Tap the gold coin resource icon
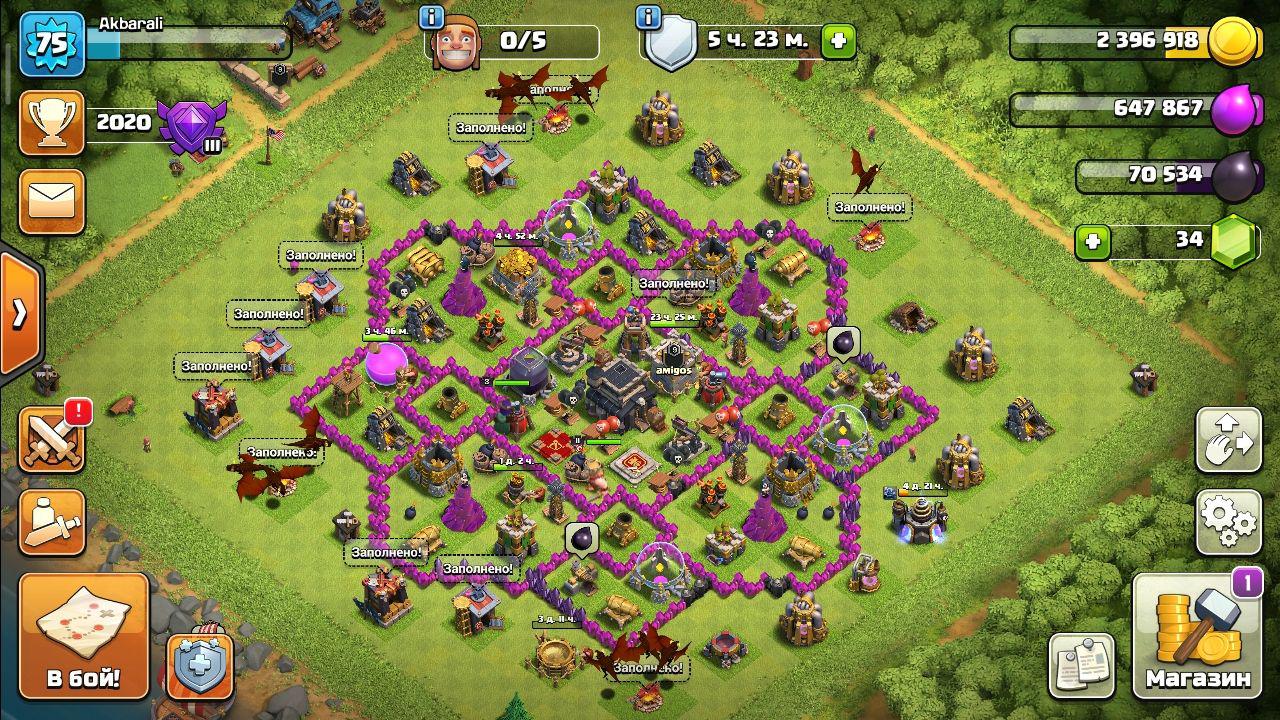 (x=1235, y=42)
